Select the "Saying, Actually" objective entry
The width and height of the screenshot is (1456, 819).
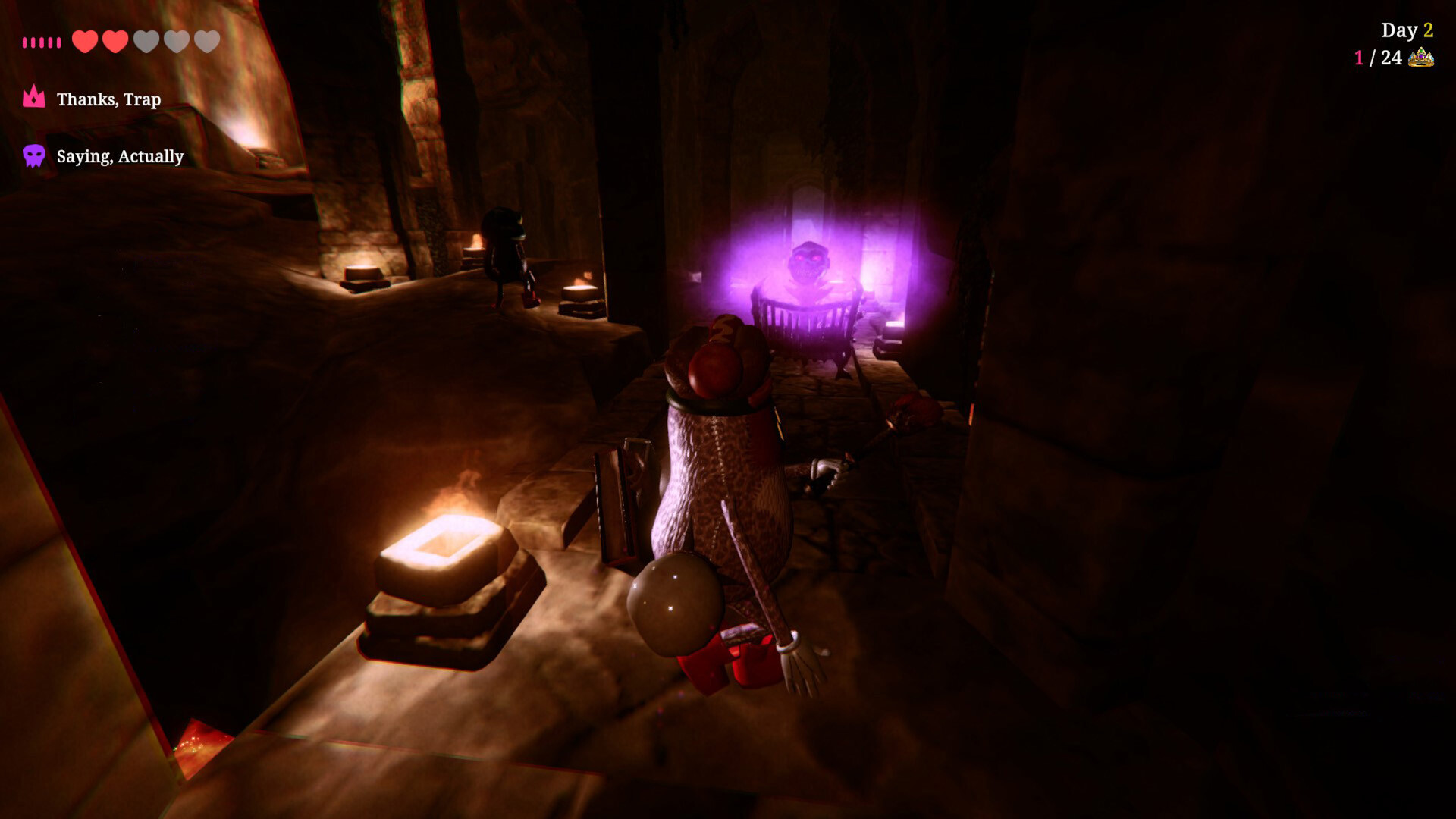pos(120,156)
